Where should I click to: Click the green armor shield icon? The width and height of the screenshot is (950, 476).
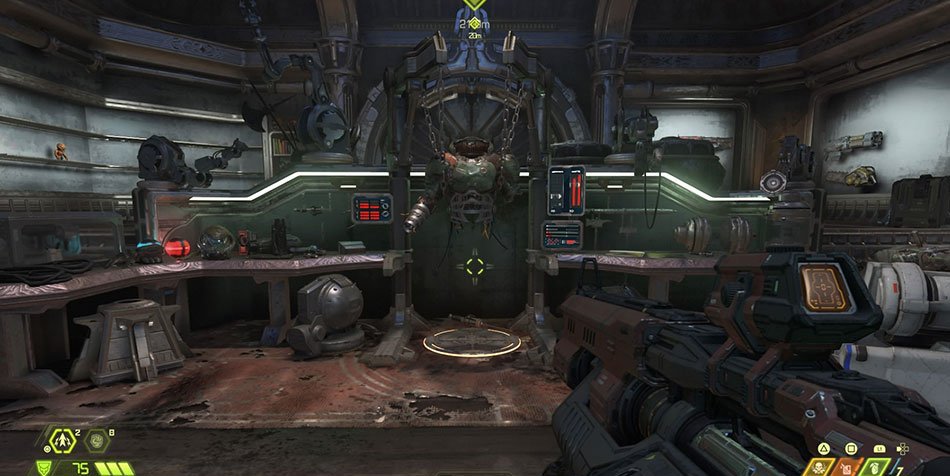(x=44, y=468)
